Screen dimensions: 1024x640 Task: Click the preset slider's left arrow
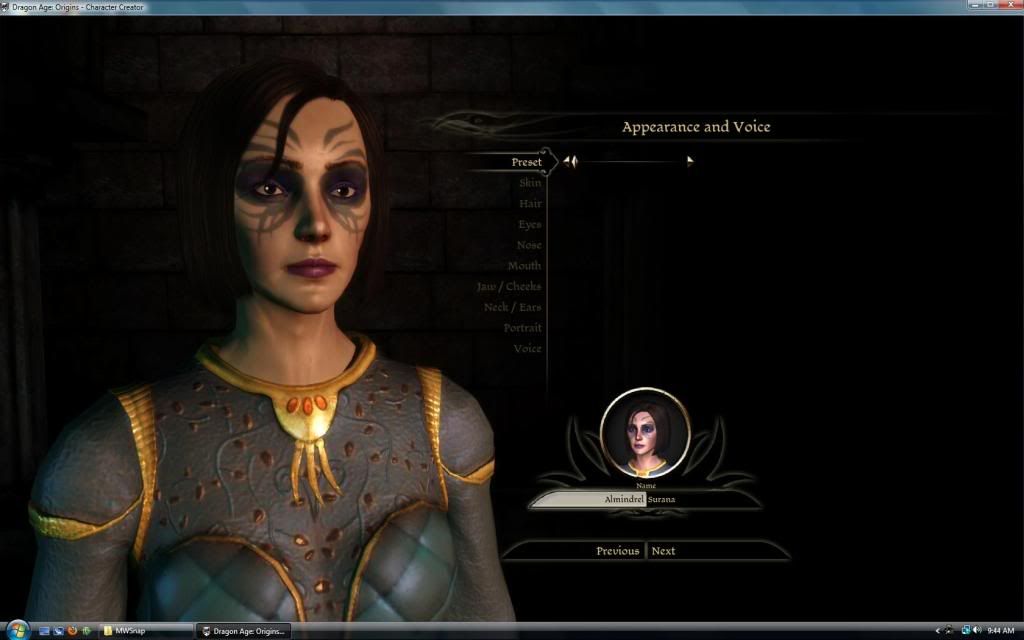point(568,161)
